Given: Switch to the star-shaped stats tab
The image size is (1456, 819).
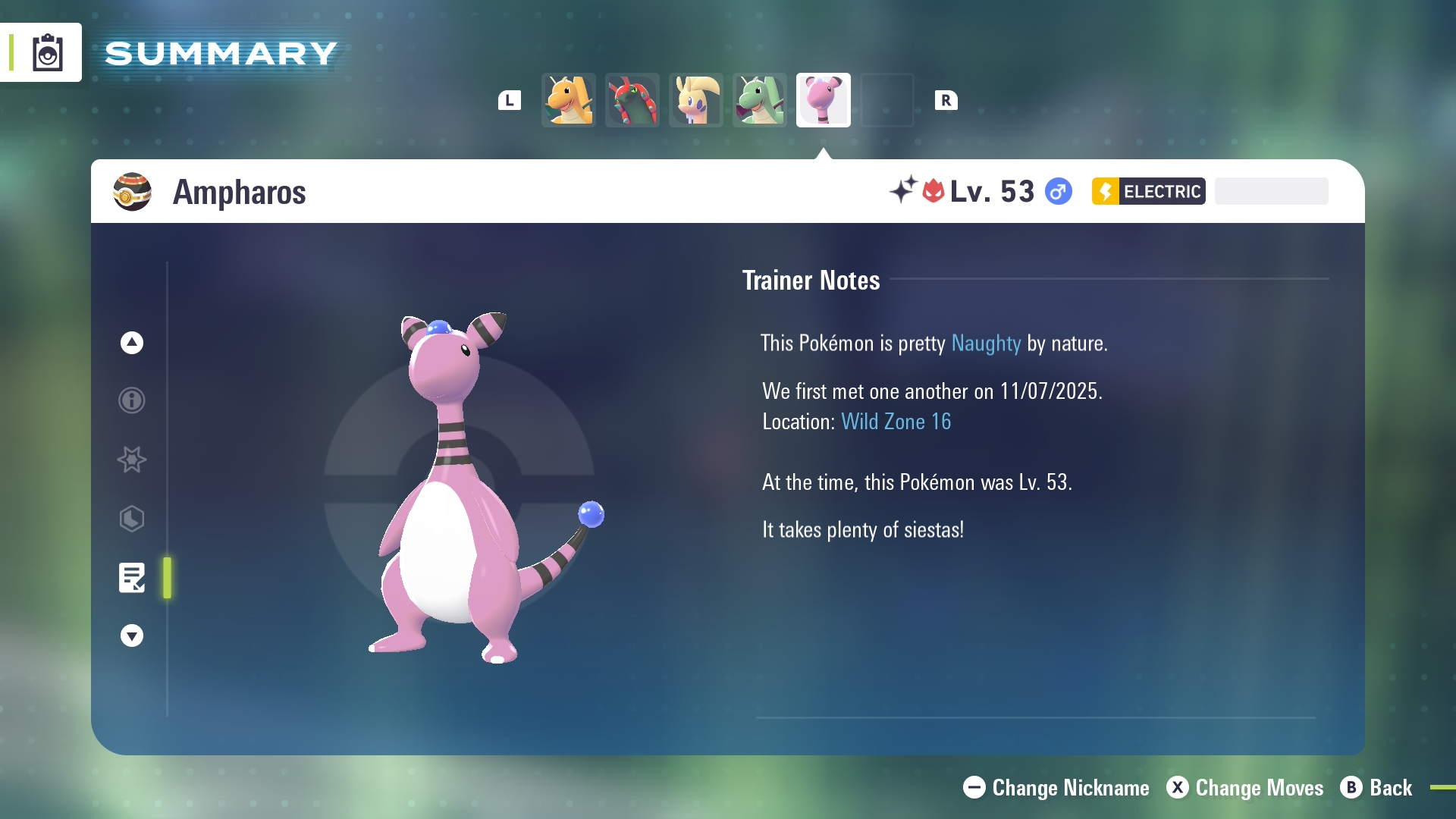Looking at the screenshot, I should click(x=132, y=460).
